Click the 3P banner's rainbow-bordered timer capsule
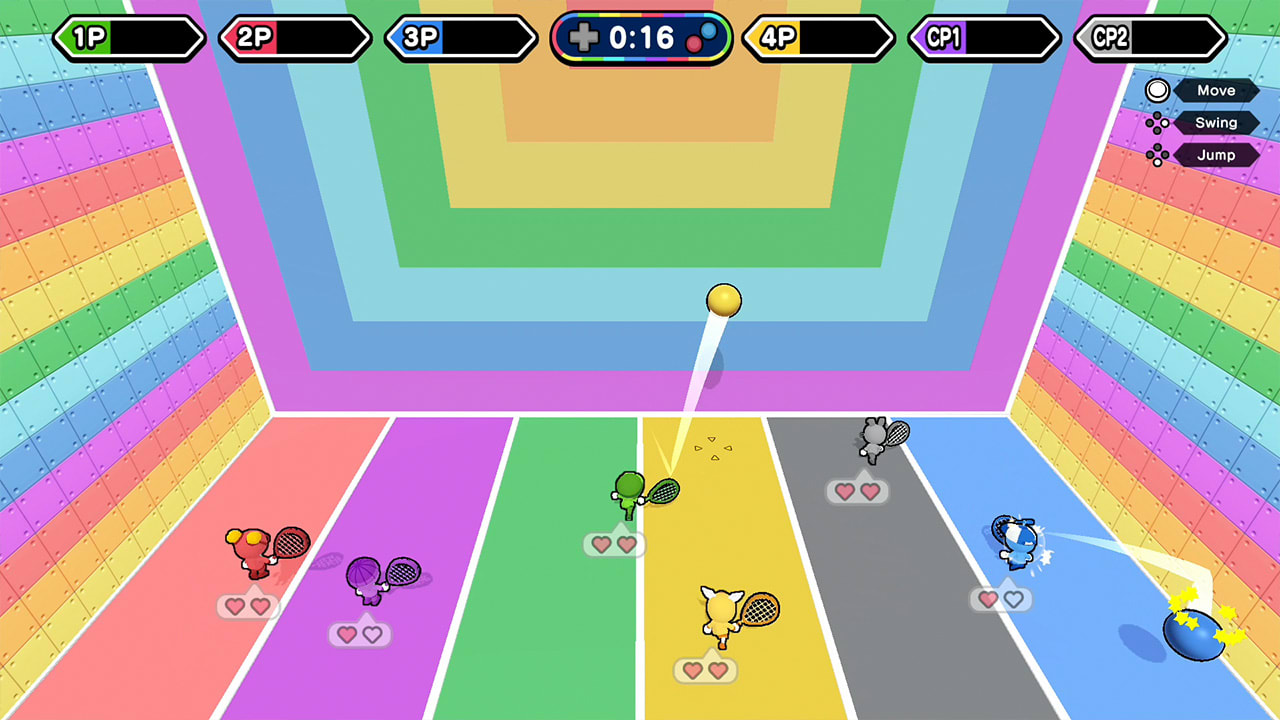 640,38
